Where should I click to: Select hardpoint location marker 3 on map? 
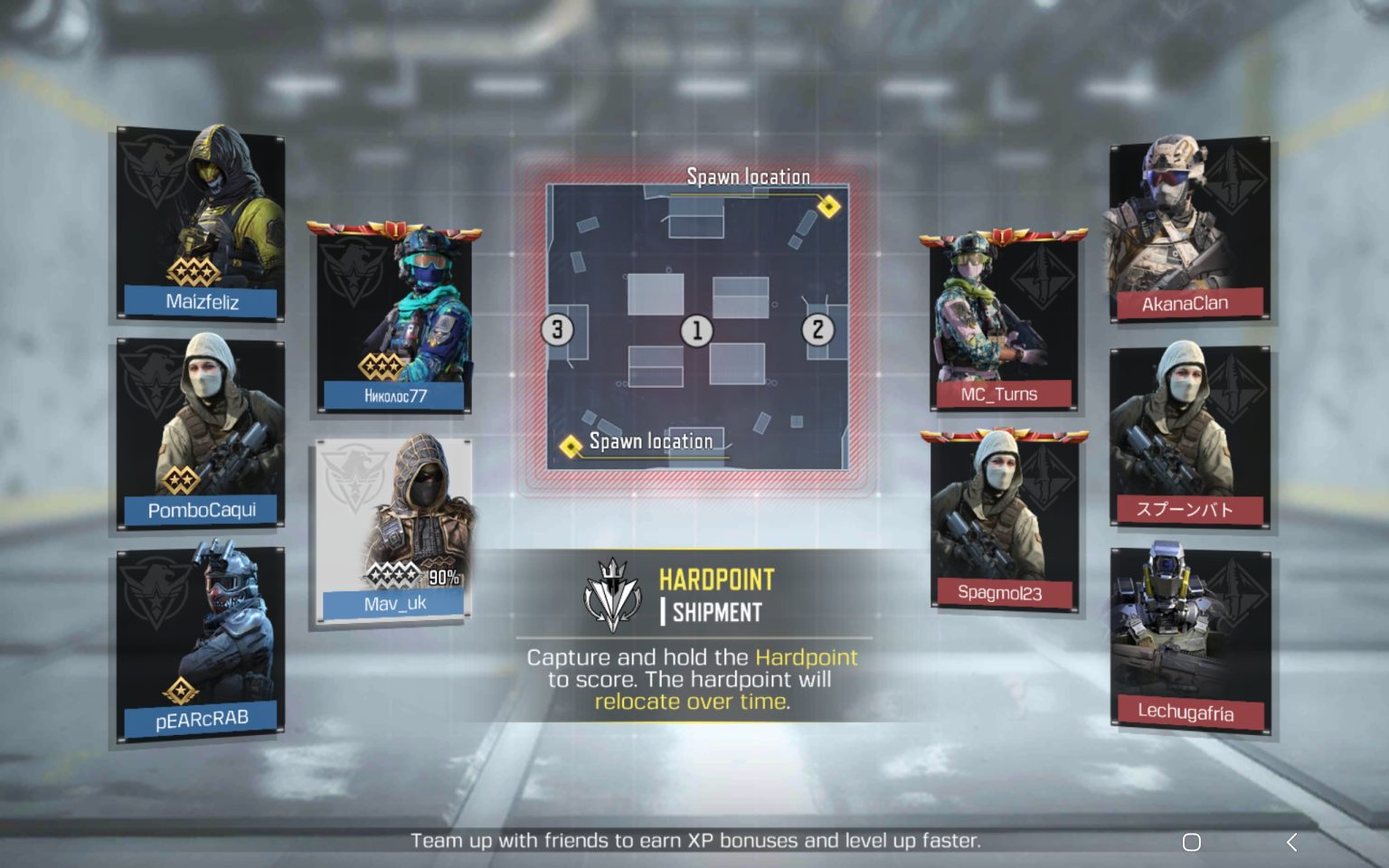(x=559, y=329)
